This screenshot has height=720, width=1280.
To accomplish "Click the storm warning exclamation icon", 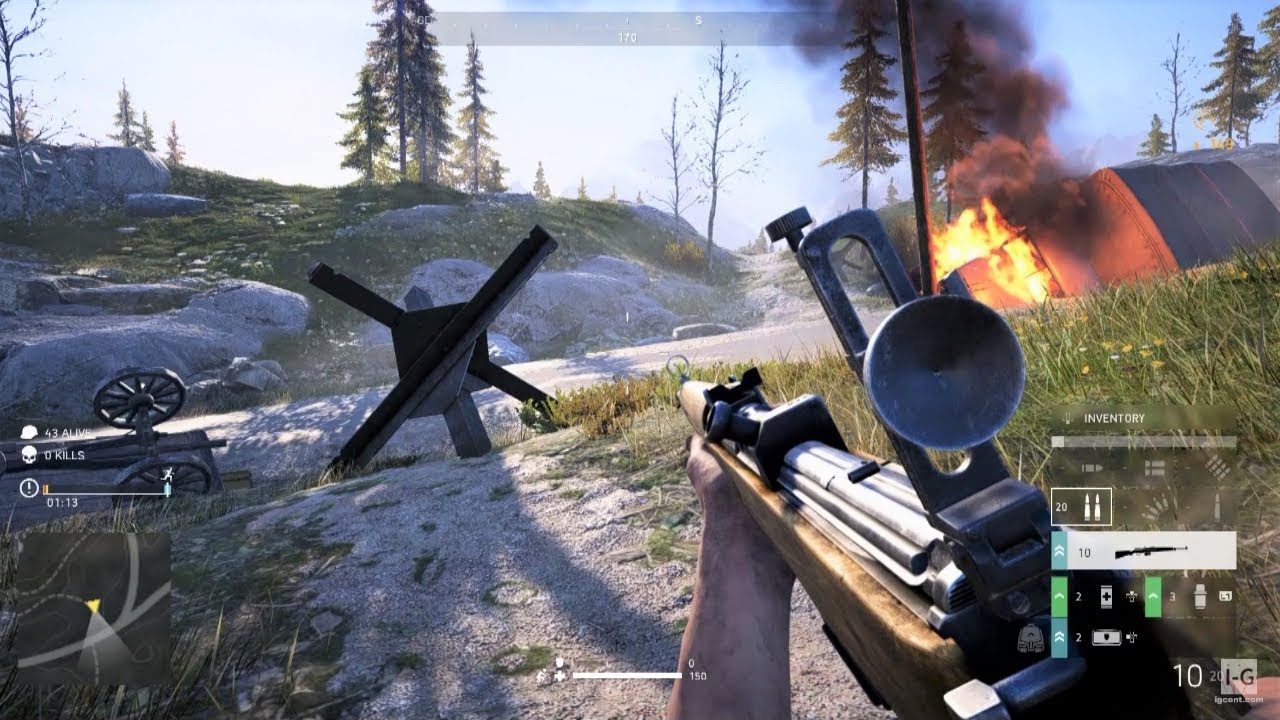I will coord(29,488).
